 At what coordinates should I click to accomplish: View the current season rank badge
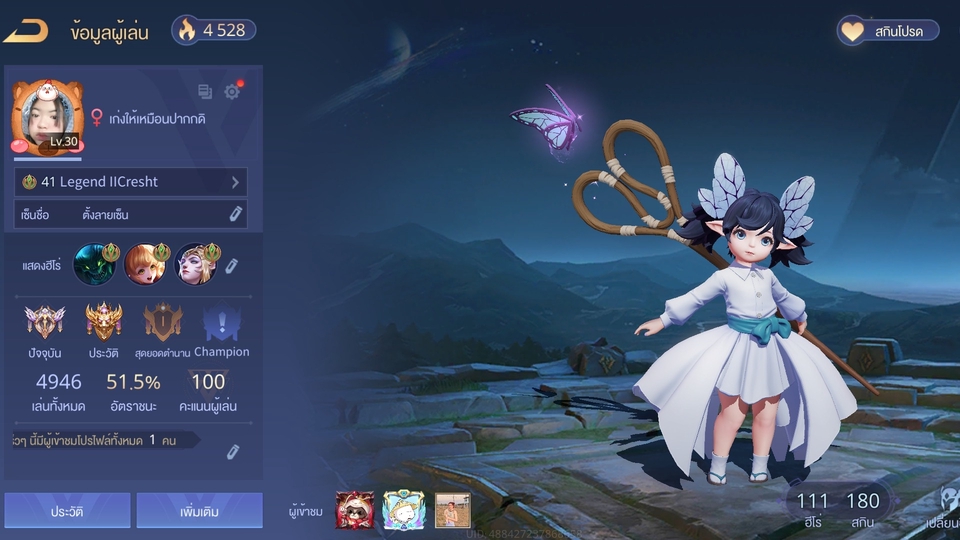pyautogui.click(x=45, y=323)
